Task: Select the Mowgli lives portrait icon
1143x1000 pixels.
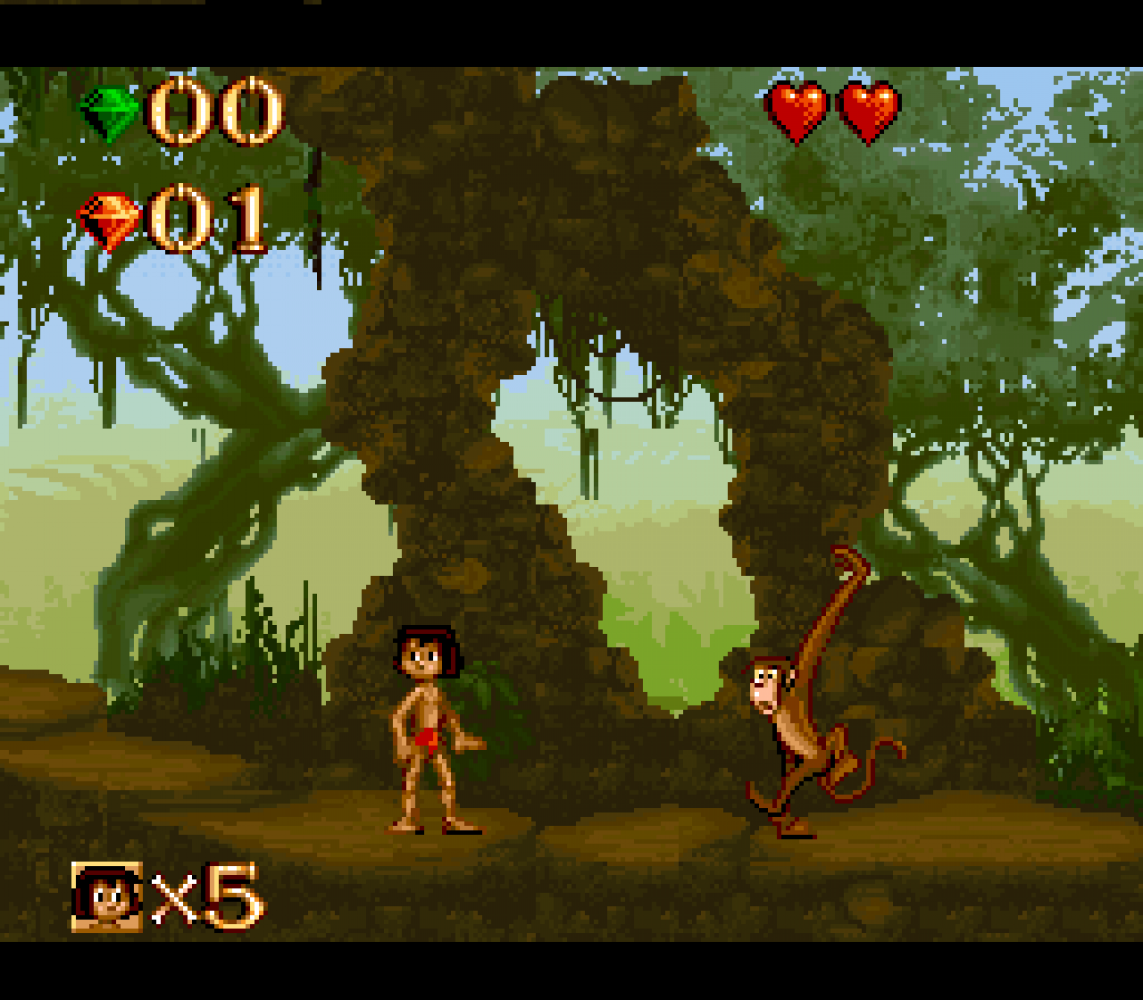Action: pos(106,895)
